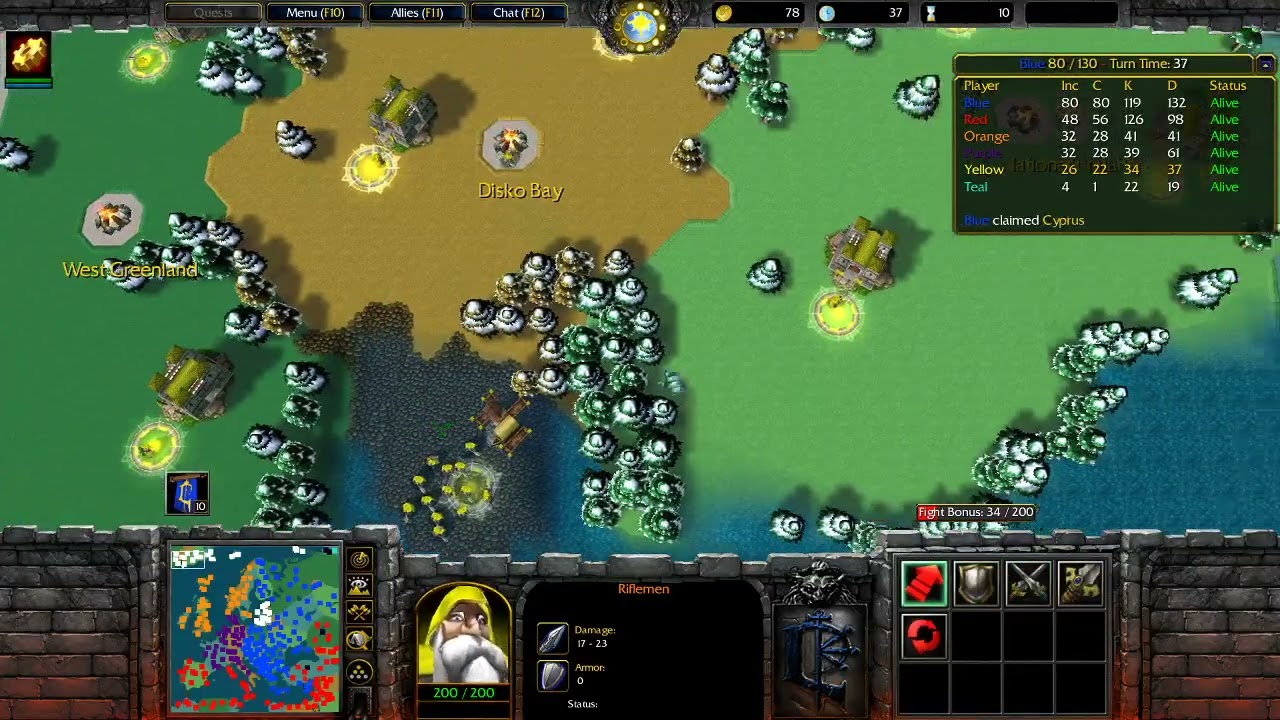Select the crossed swords attack command
The width and height of the screenshot is (1280, 720).
1028,584
